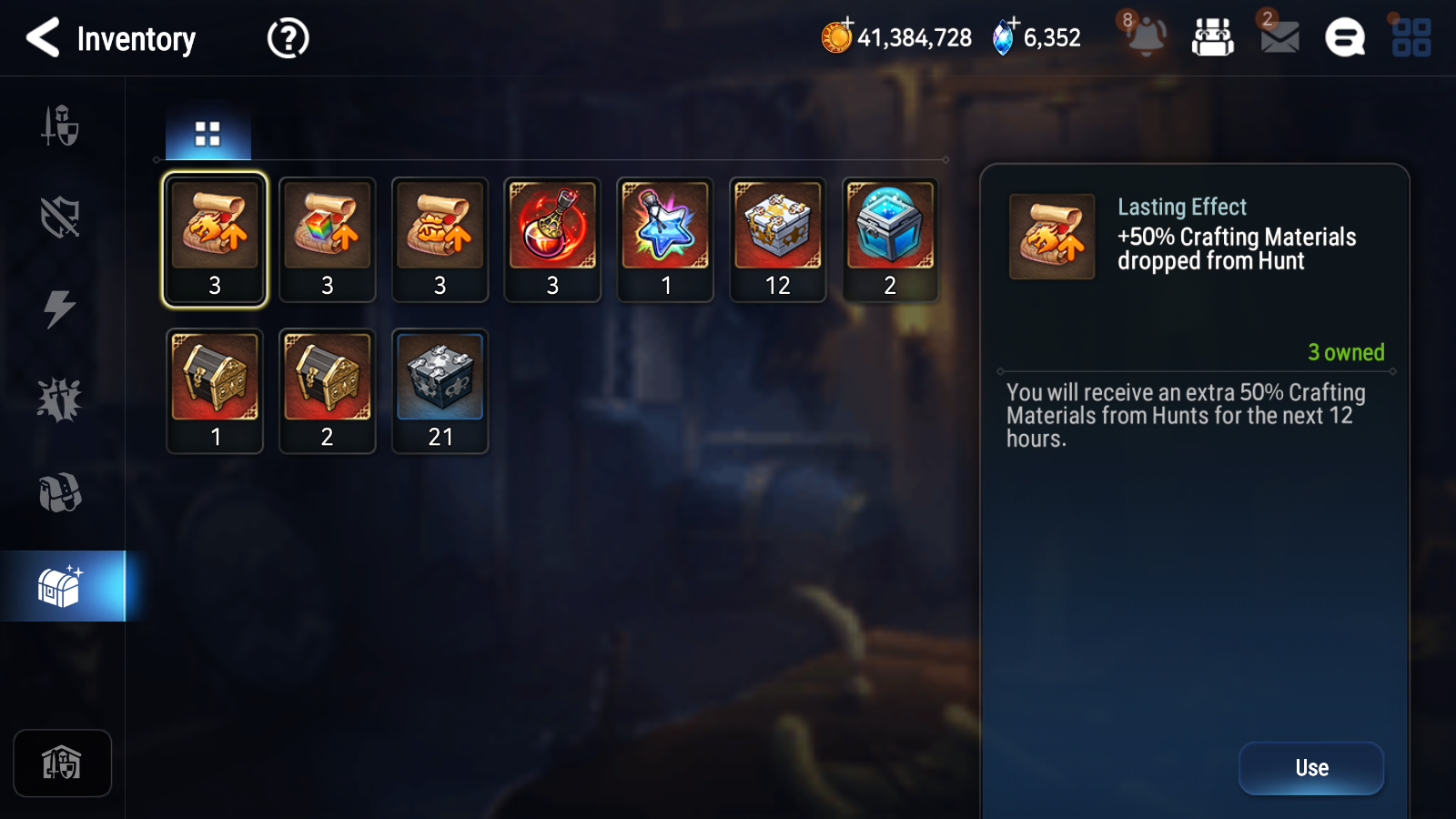Open notifications via the bell icon
1456x819 pixels.
(1146, 38)
